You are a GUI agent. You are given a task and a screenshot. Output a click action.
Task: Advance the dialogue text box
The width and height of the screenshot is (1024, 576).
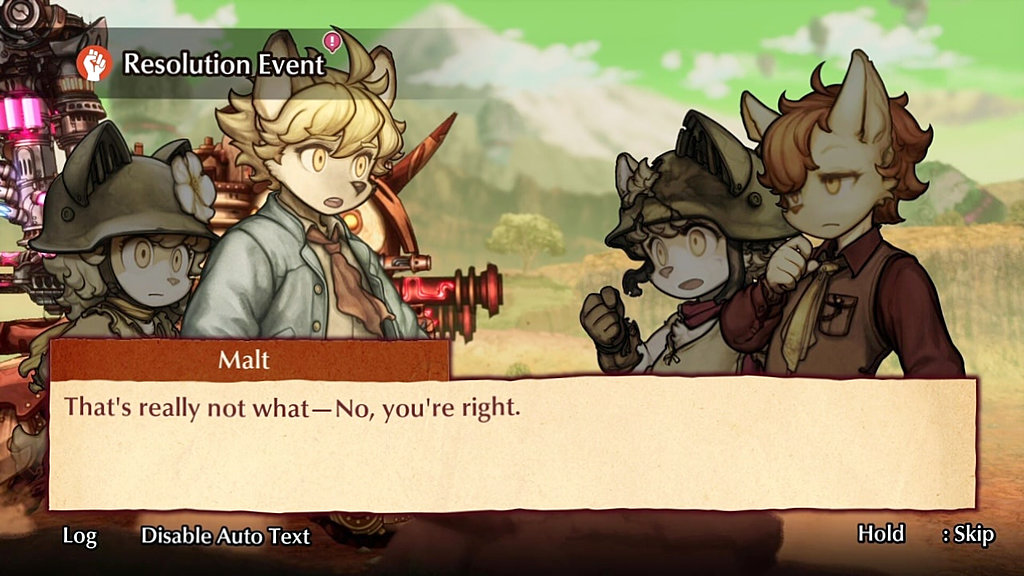pos(512,445)
